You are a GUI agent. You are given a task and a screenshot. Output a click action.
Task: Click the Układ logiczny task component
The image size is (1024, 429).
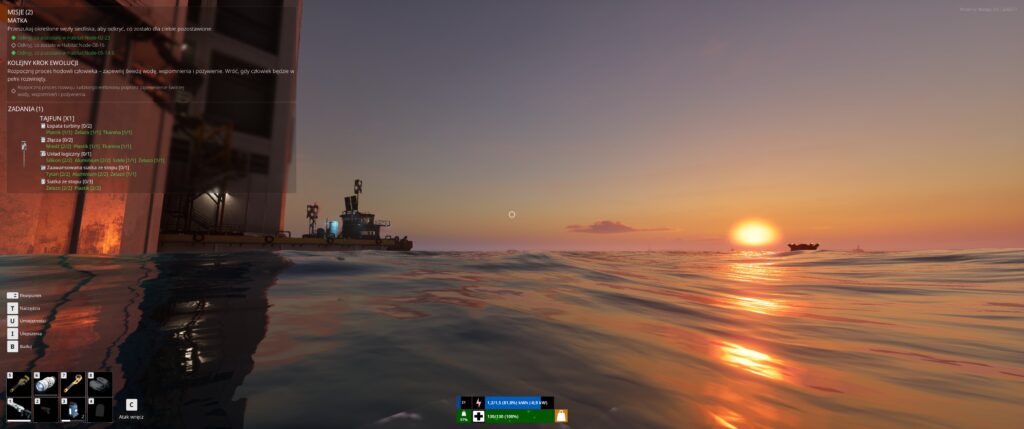point(66,153)
